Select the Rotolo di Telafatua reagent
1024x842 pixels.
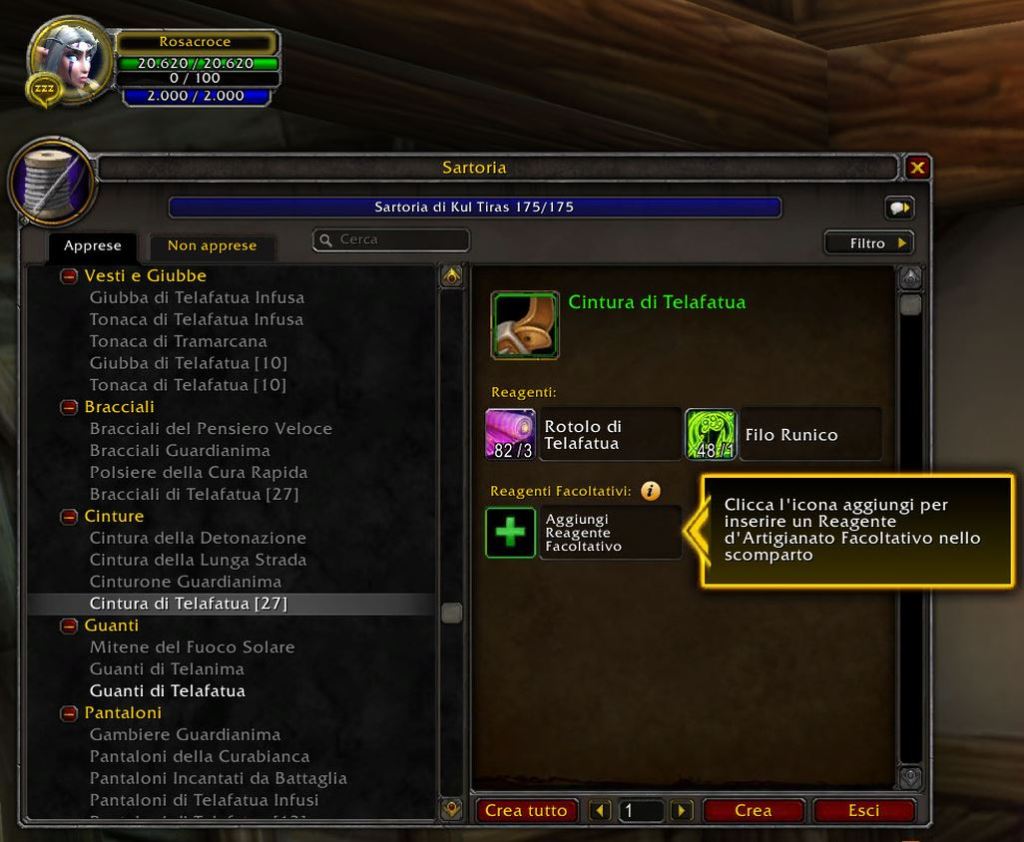(x=510, y=434)
